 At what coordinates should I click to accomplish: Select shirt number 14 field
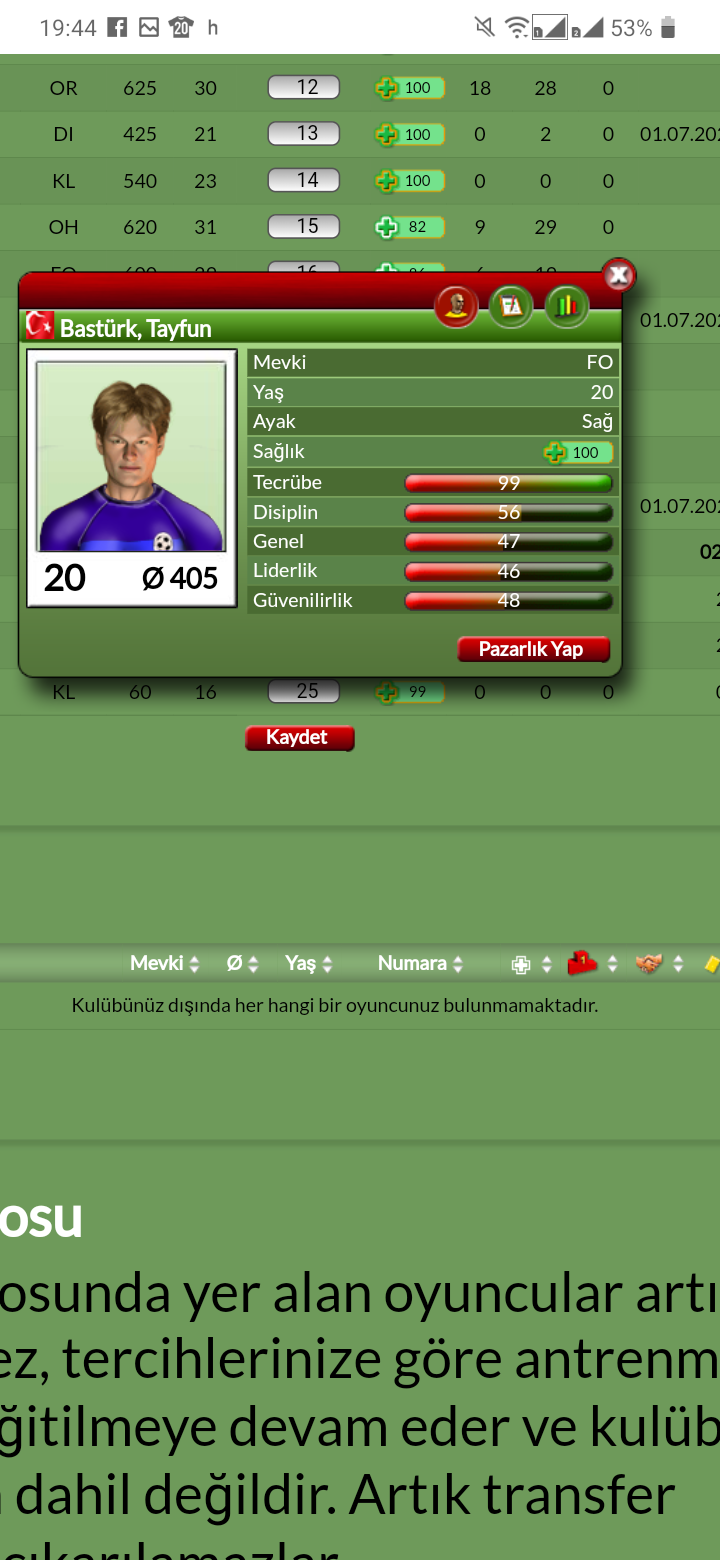(304, 181)
